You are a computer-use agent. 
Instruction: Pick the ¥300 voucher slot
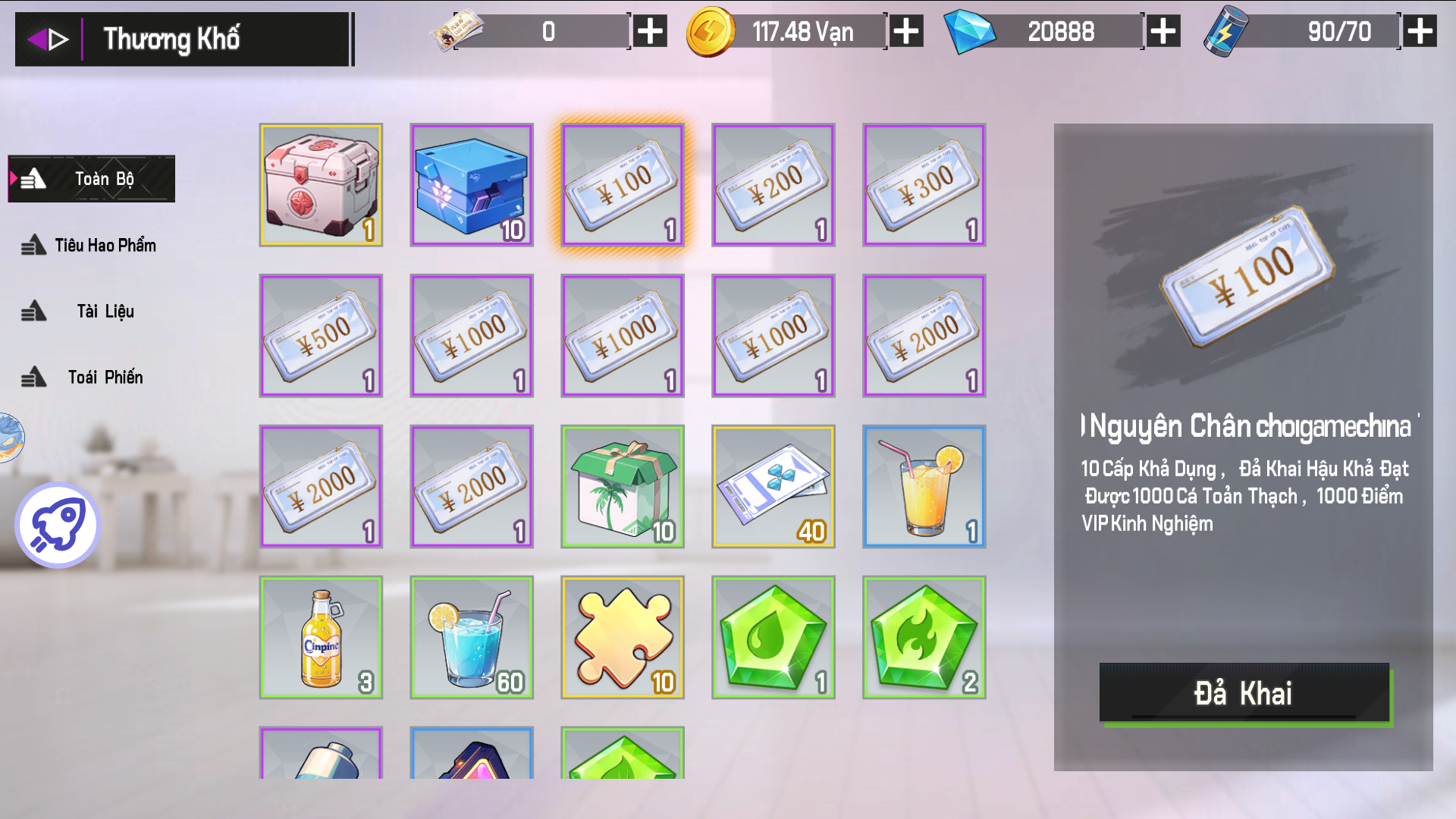924,185
